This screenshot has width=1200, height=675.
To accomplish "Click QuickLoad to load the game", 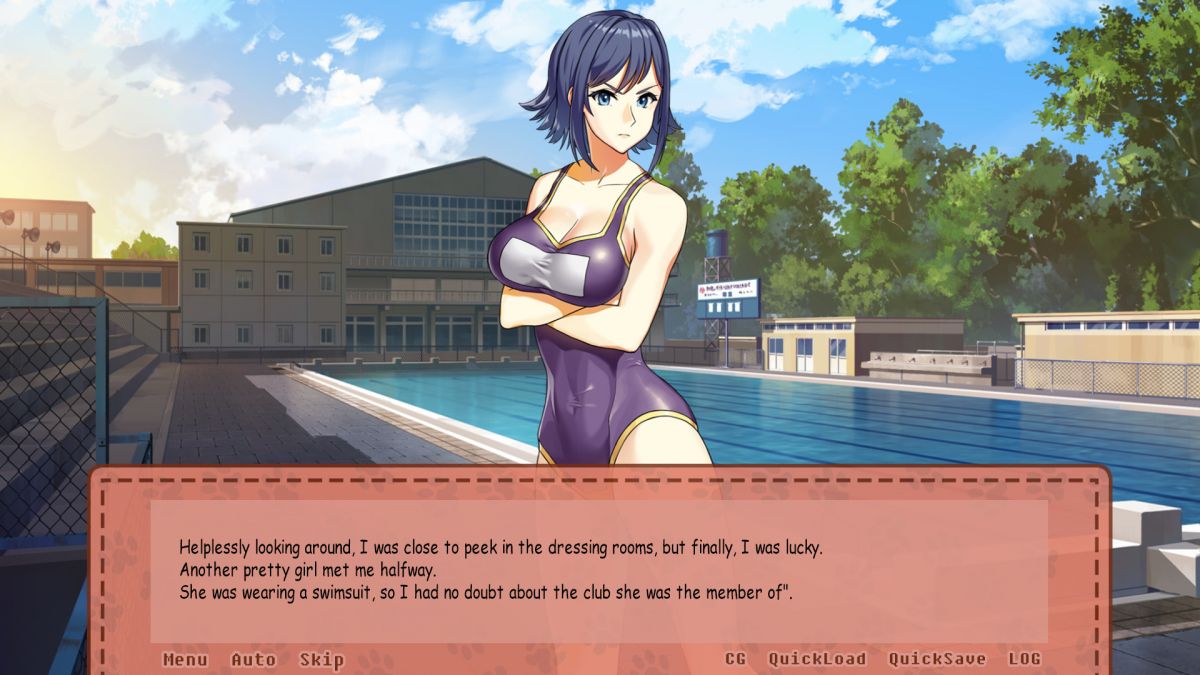I will coord(816,659).
